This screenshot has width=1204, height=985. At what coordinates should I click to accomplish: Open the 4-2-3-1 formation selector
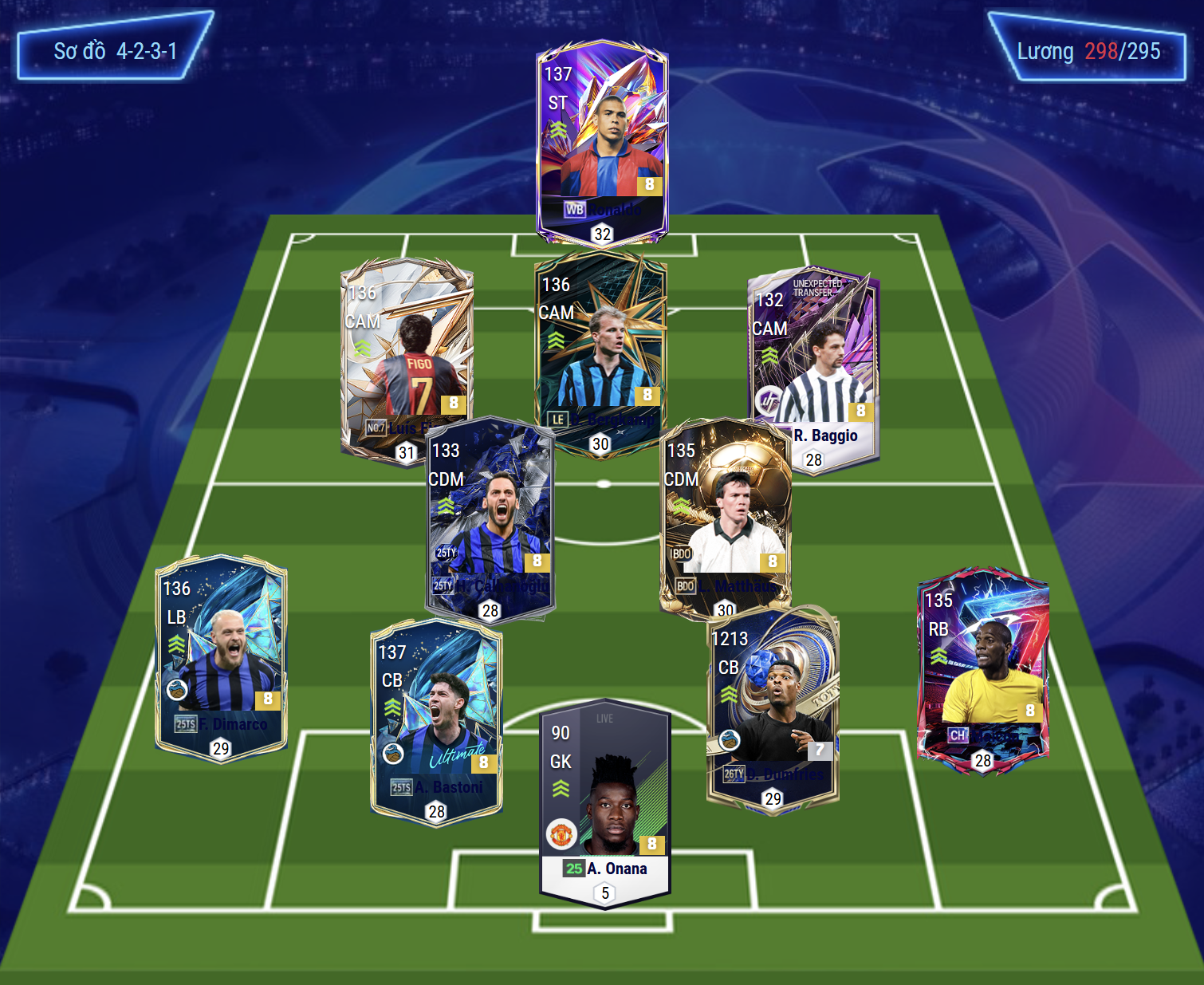coord(115,51)
